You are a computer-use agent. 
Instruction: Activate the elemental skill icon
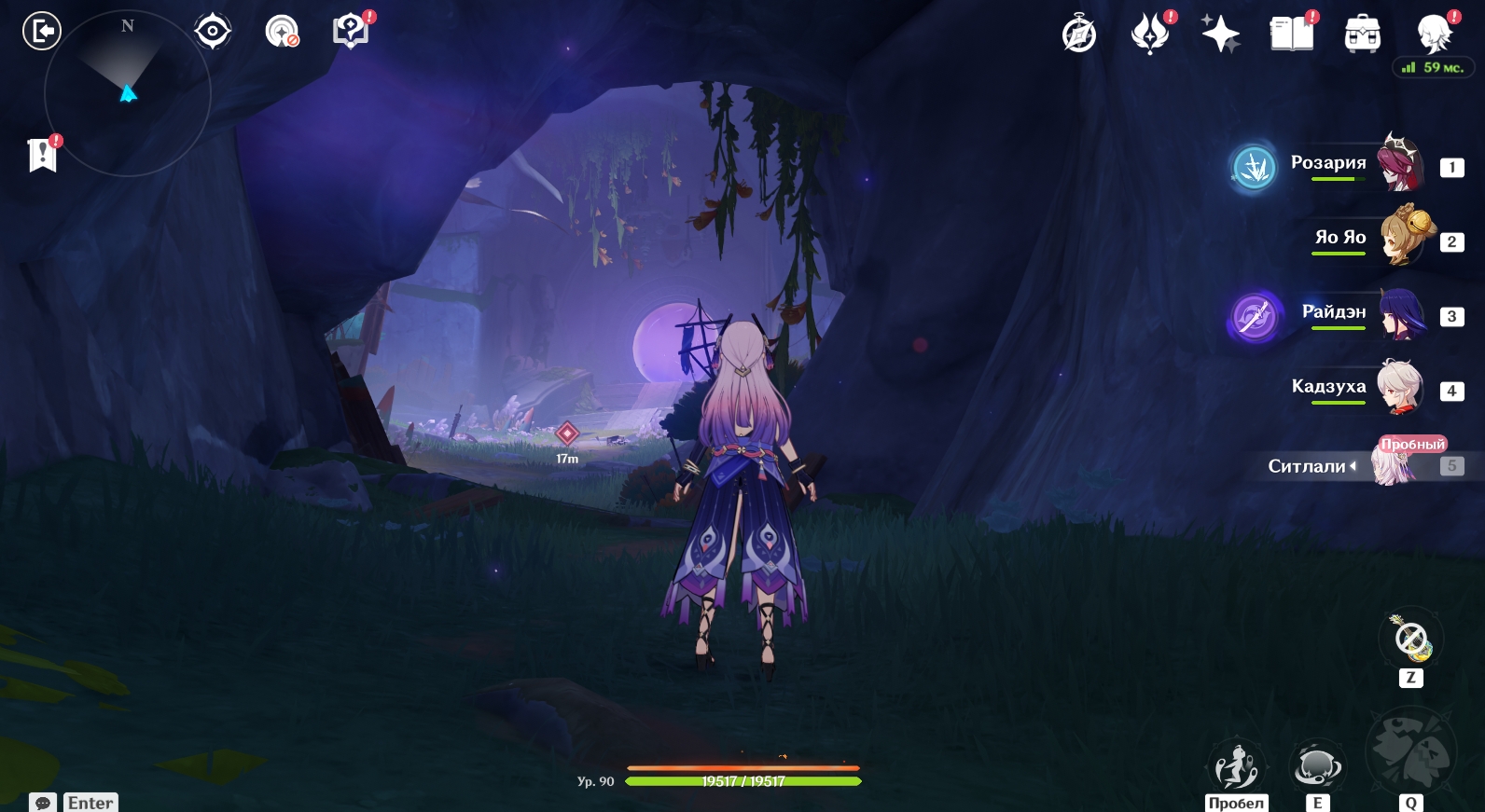point(1316,767)
